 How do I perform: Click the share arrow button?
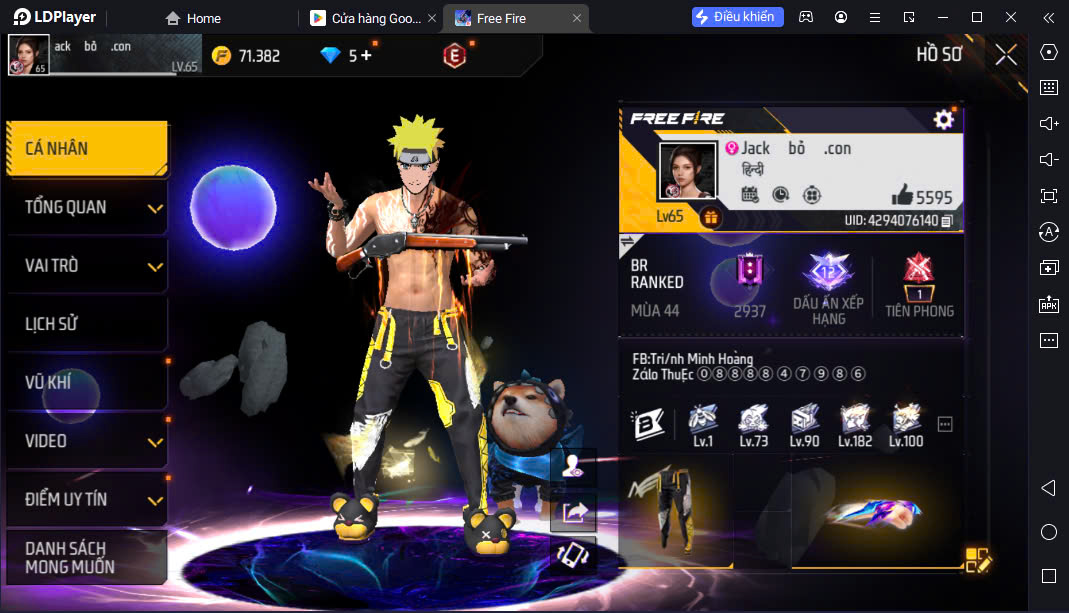pos(575,513)
